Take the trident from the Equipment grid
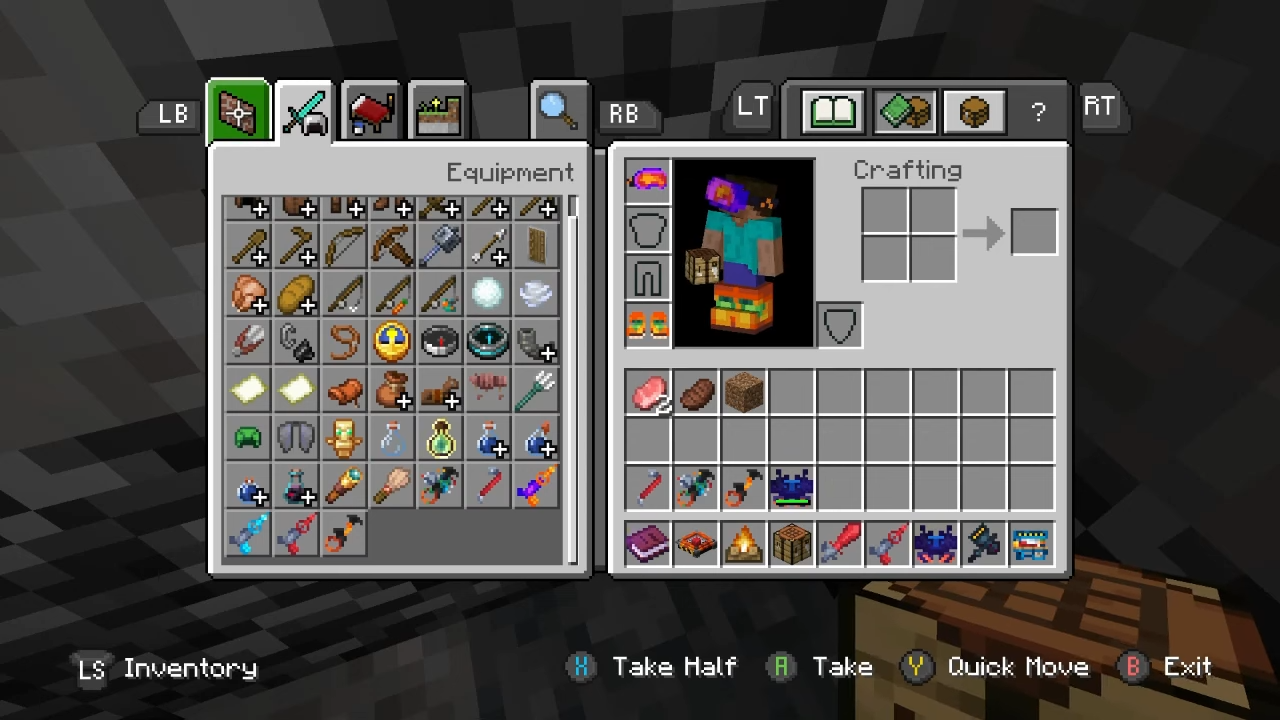1280x720 pixels. [535, 389]
